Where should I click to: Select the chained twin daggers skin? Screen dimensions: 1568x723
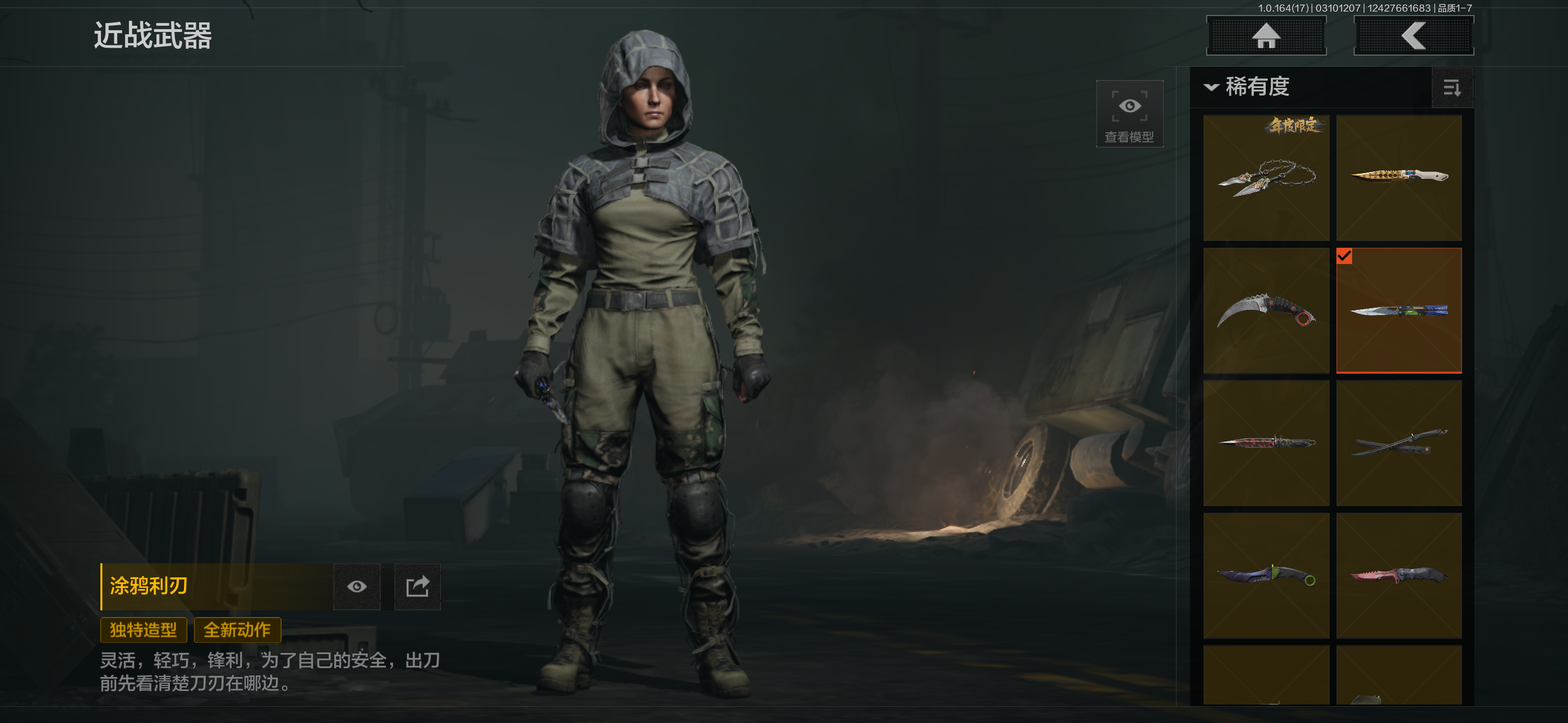1266,178
